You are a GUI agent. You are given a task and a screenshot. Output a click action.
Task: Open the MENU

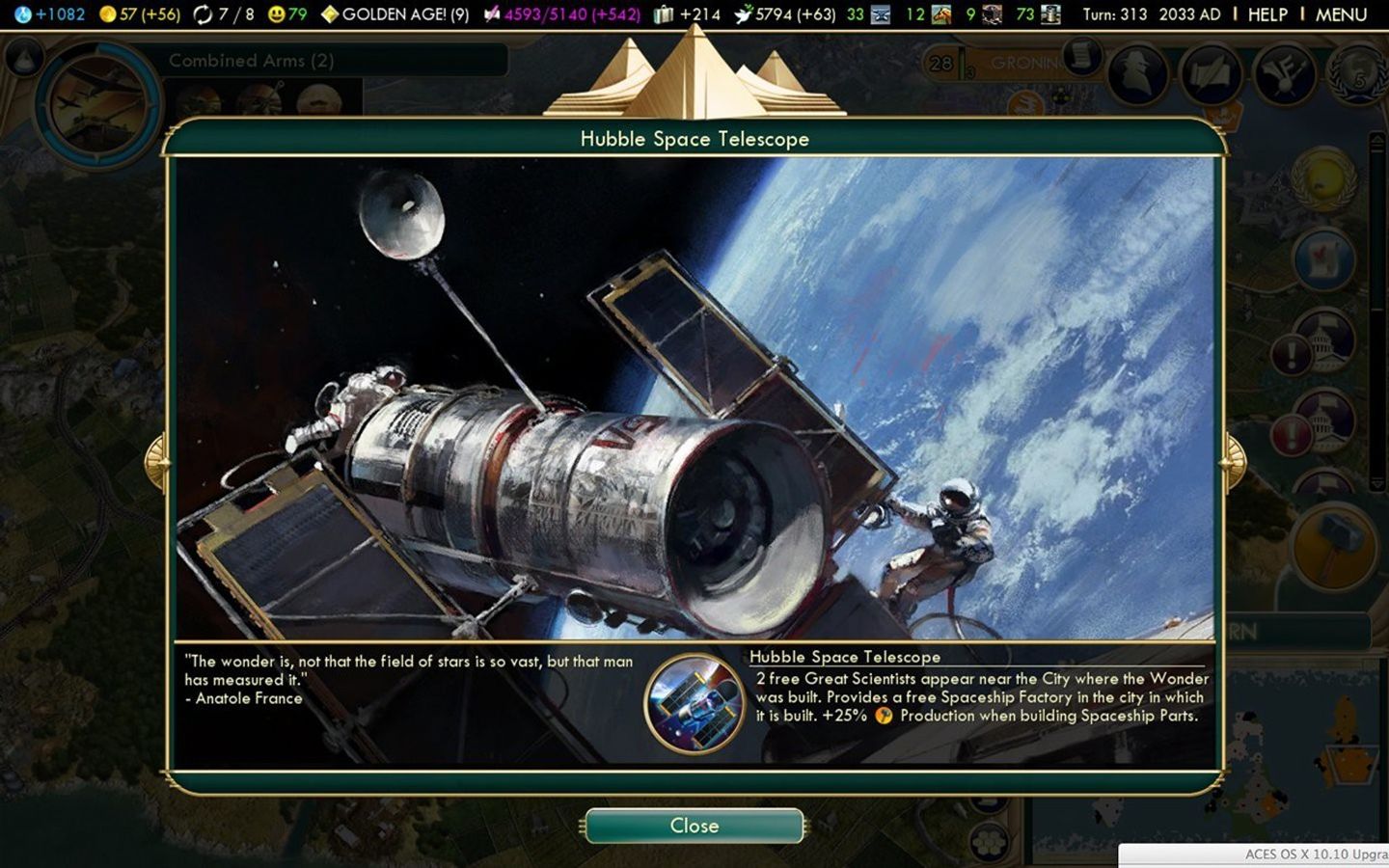coord(1343,15)
